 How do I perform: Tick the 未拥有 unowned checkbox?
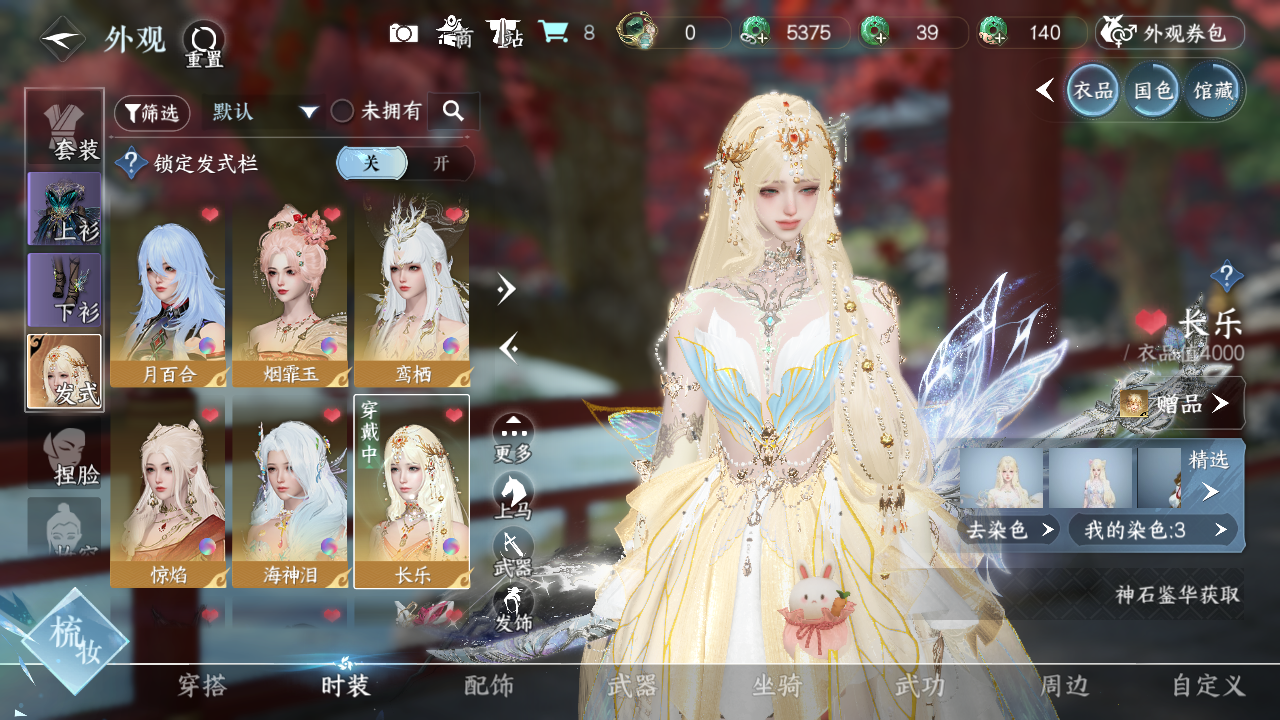pyautogui.click(x=343, y=112)
